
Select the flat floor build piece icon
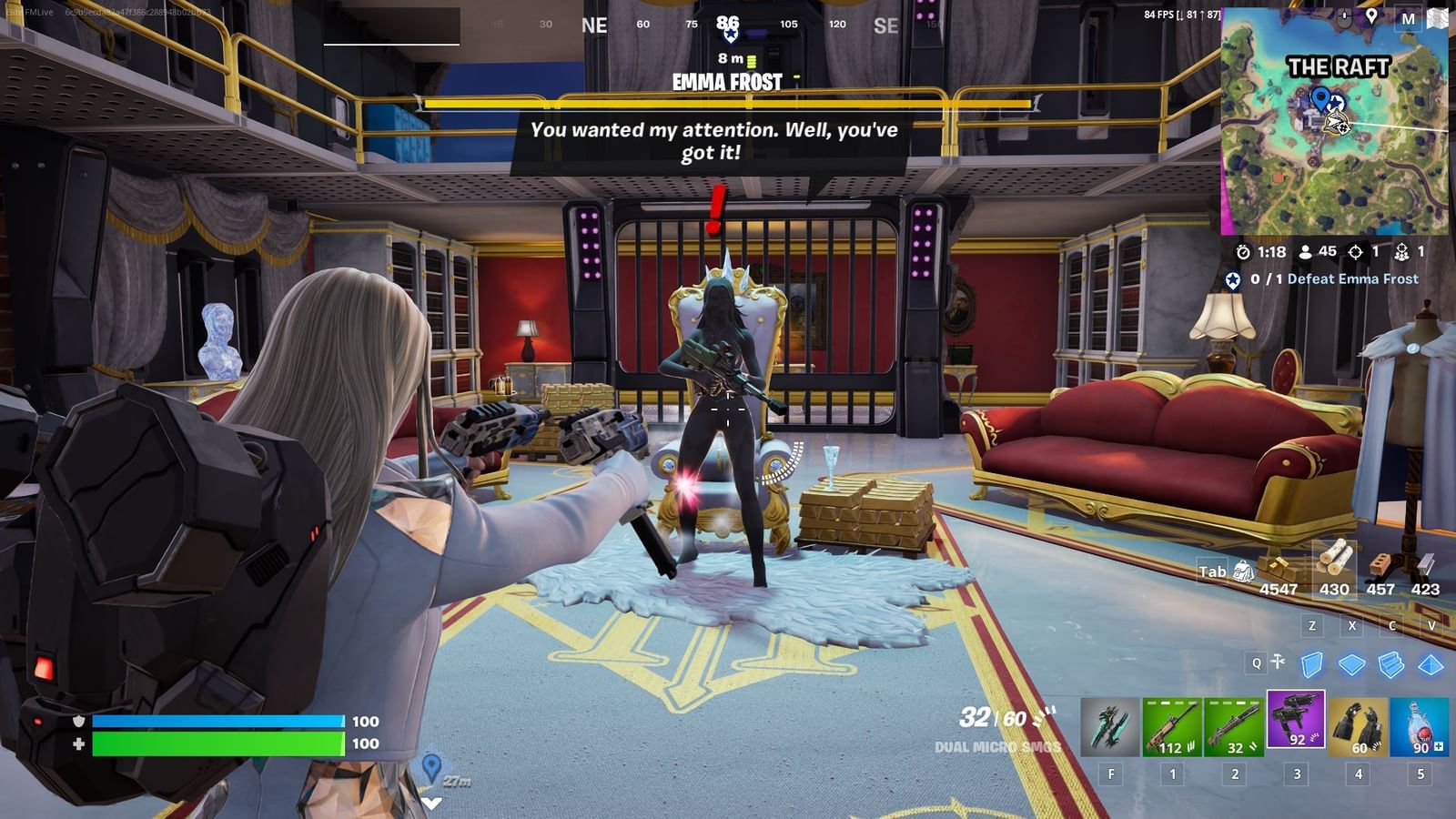tap(1350, 662)
